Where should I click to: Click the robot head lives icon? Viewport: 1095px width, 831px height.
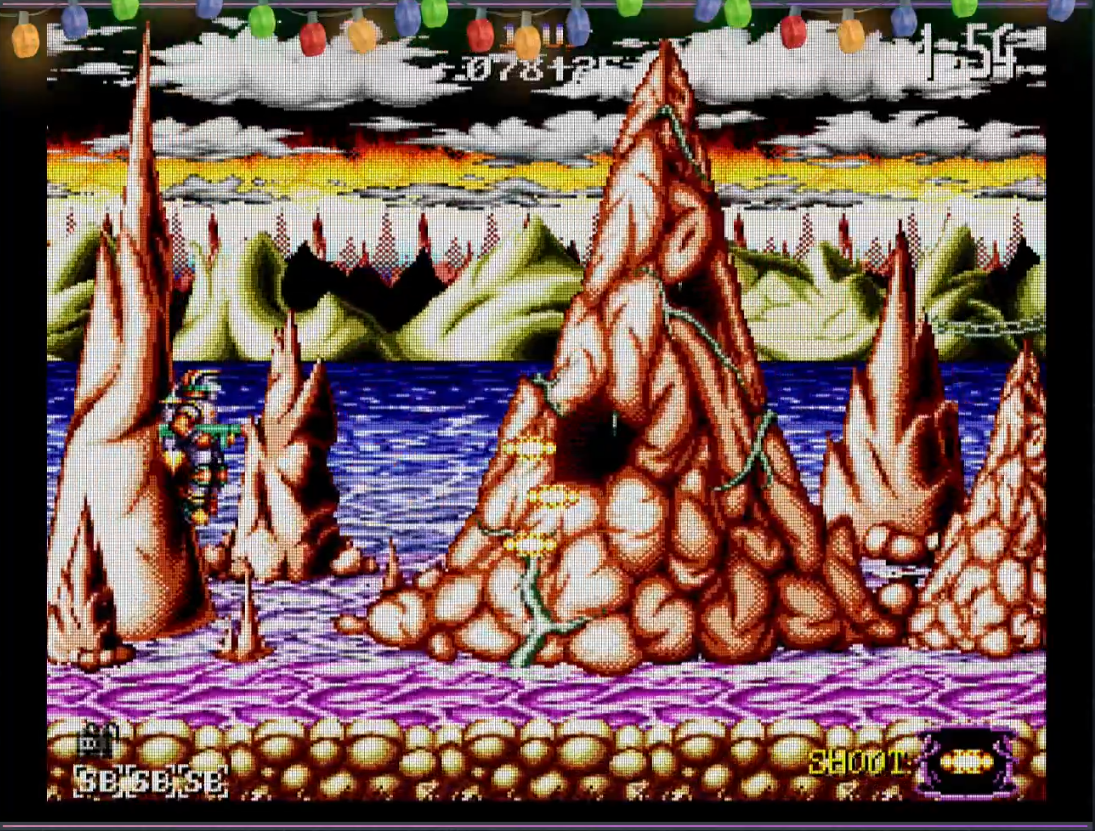pos(96,742)
